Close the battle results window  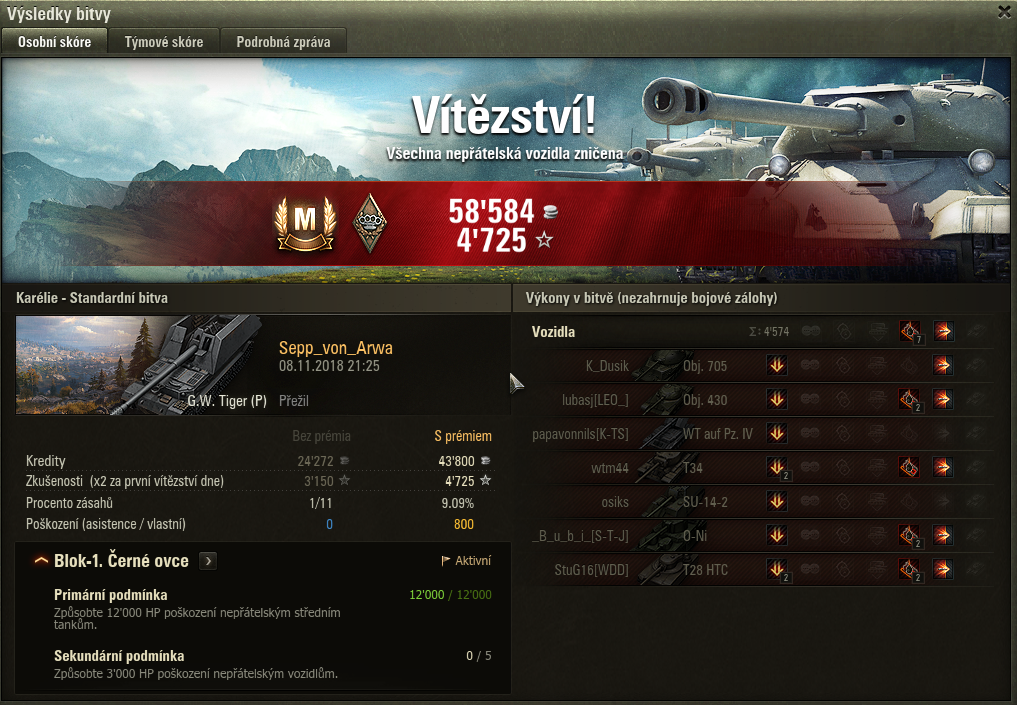click(1004, 12)
